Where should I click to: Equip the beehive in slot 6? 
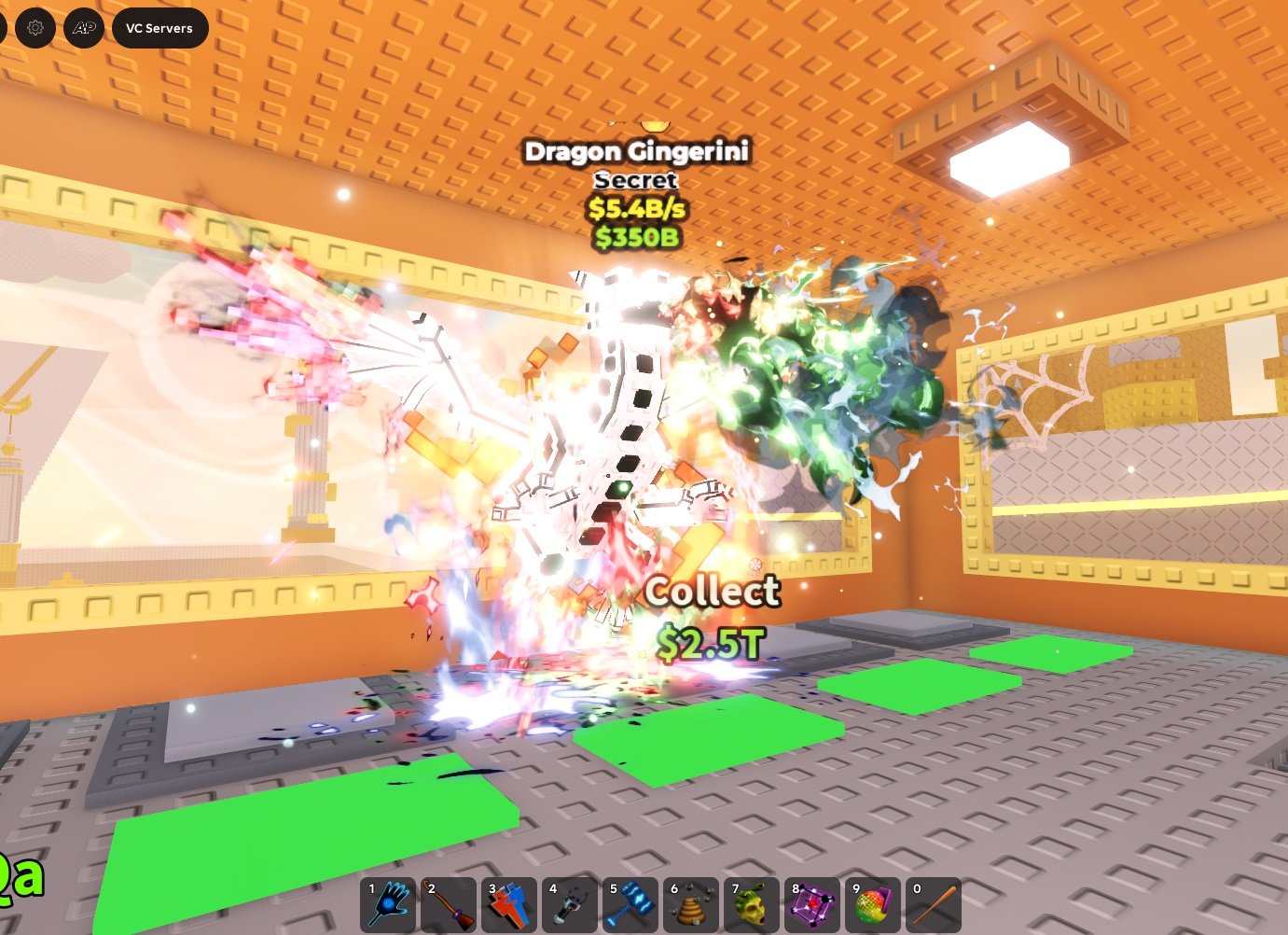[692, 904]
